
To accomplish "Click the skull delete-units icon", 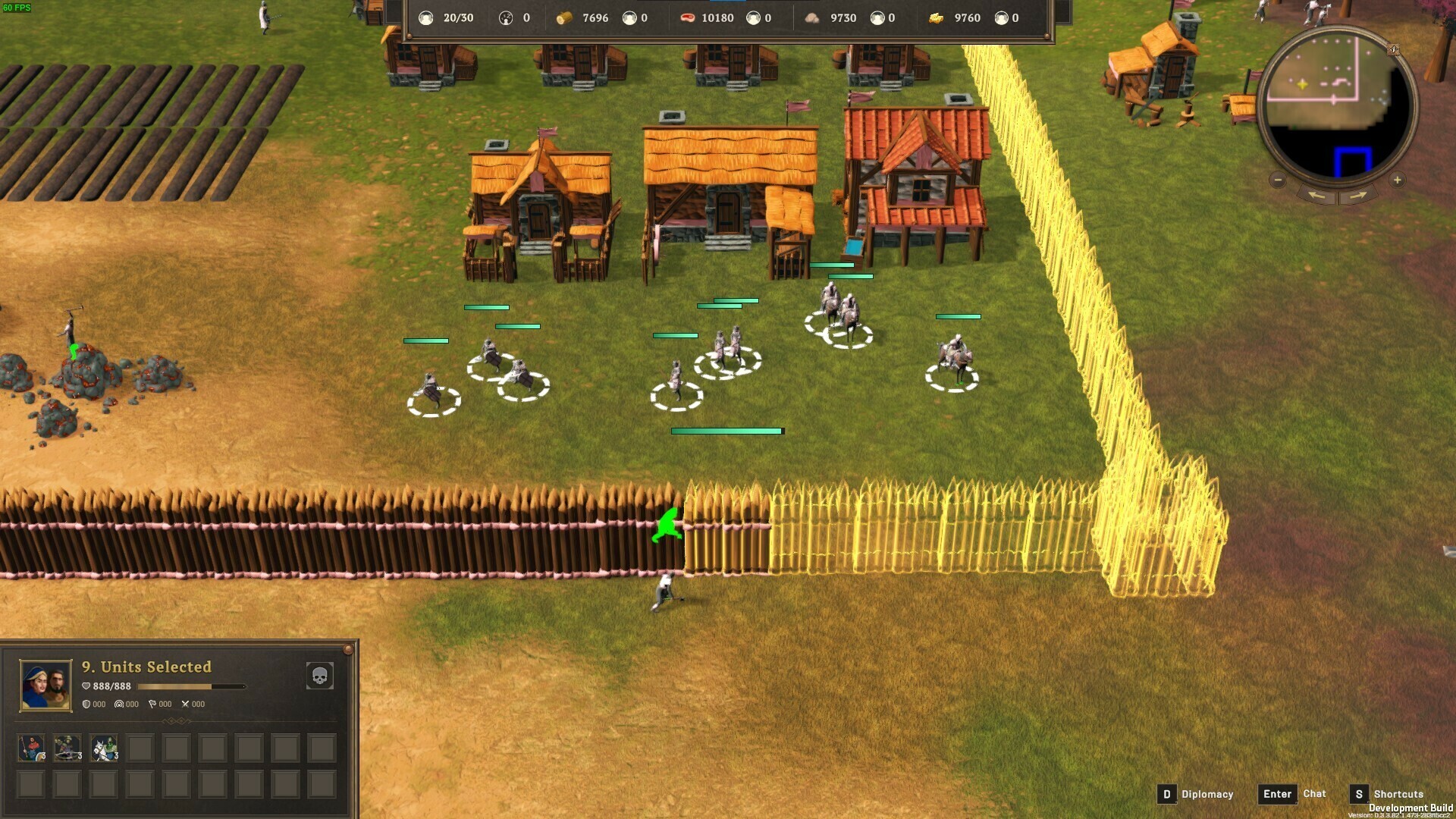I will [x=318, y=676].
